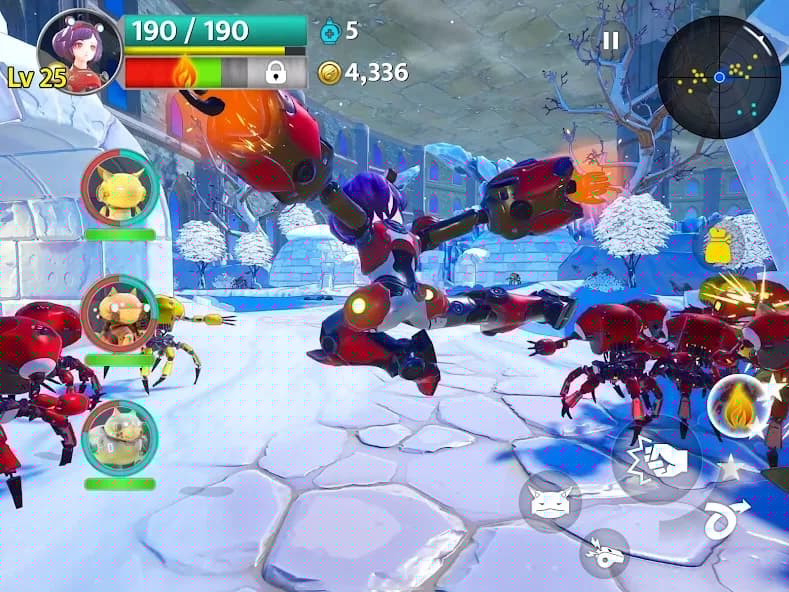
Task: Select the yellow cat robot companion portrait
Action: pos(119,187)
